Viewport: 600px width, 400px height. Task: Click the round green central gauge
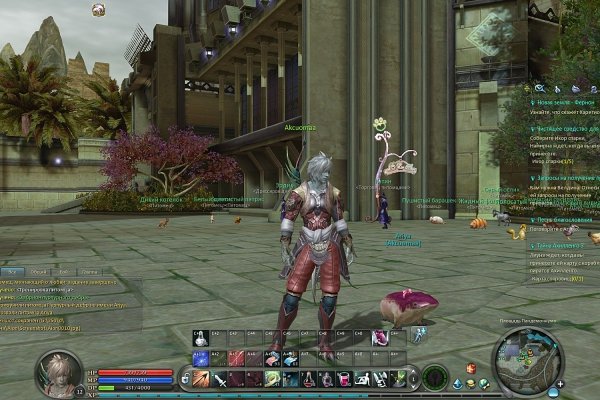coord(434,378)
